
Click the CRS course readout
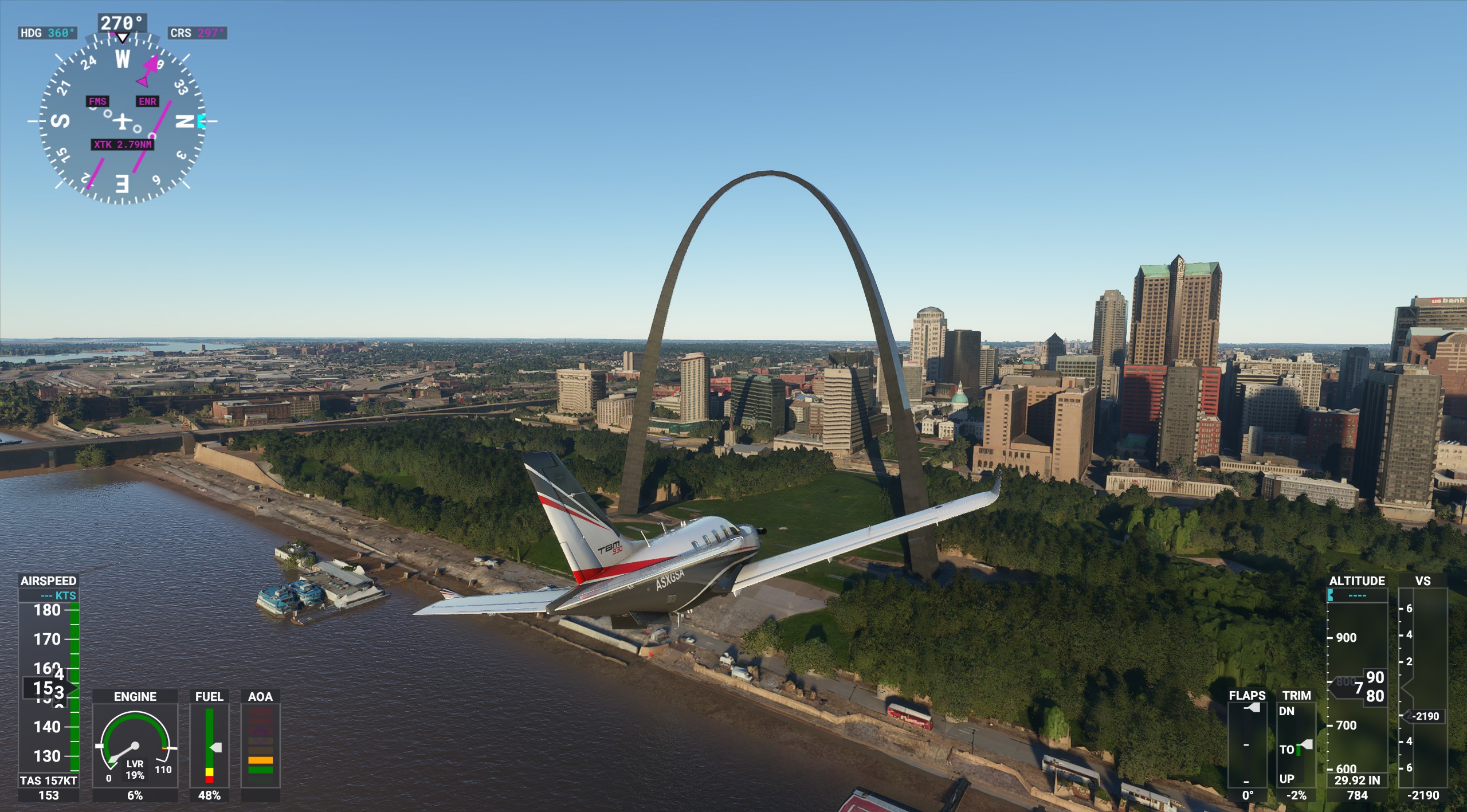click(198, 33)
